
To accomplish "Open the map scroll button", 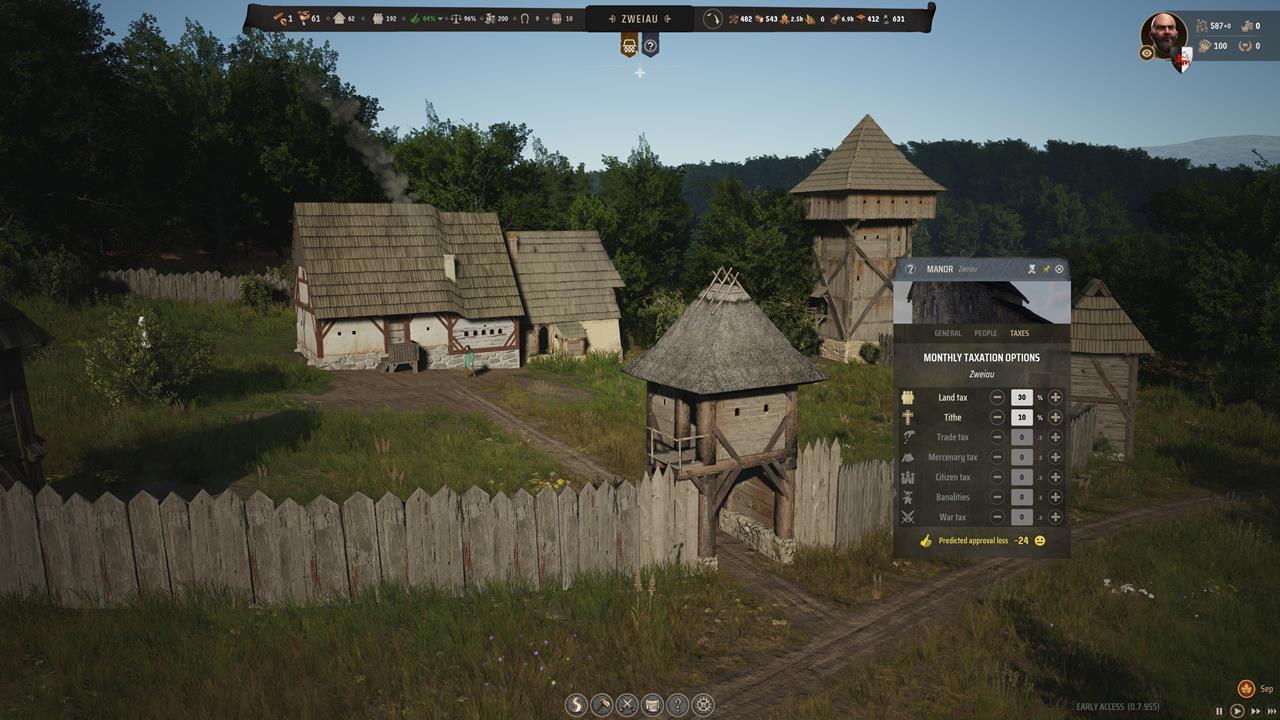I will pos(652,705).
